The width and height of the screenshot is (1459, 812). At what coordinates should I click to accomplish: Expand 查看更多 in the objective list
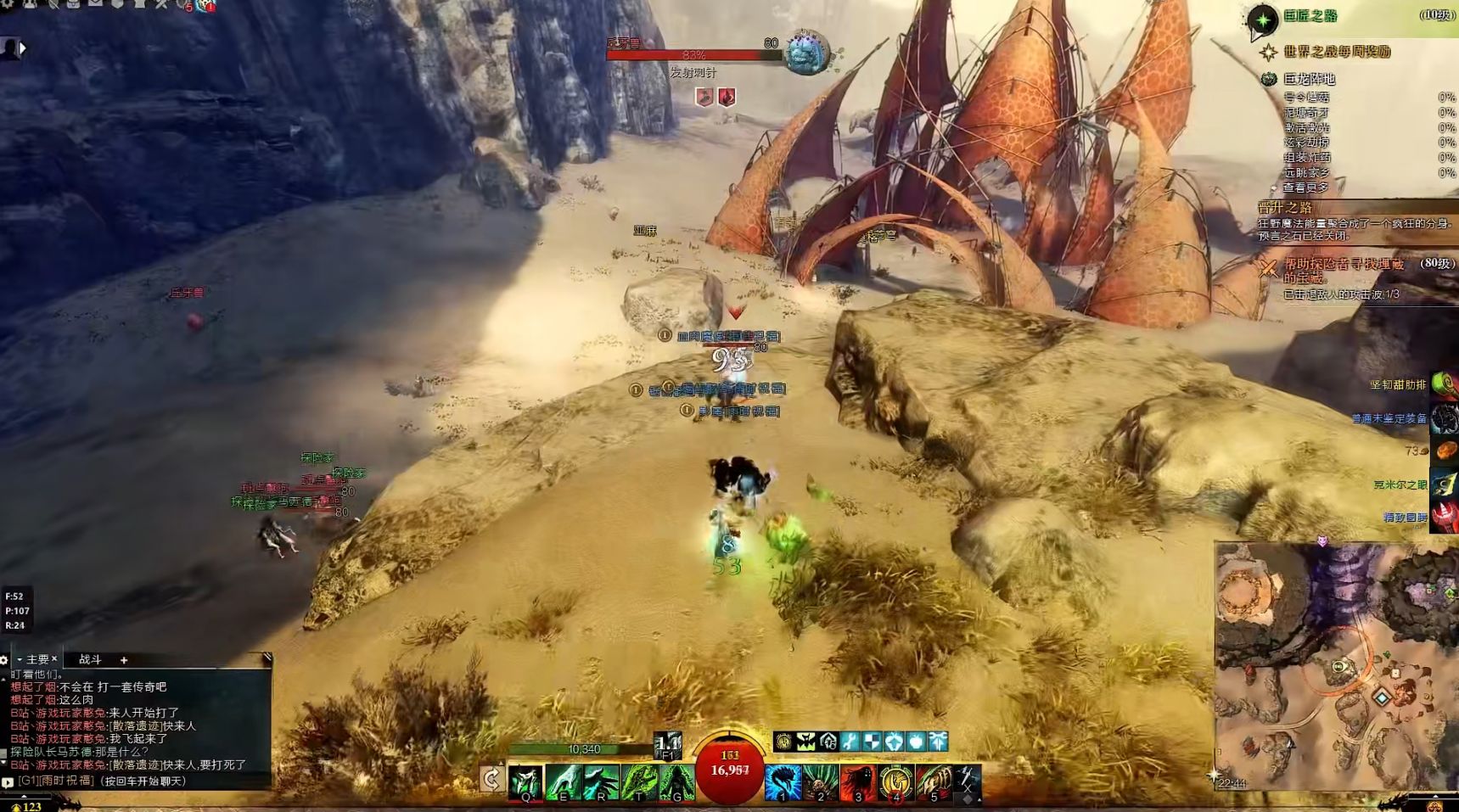tap(1305, 188)
